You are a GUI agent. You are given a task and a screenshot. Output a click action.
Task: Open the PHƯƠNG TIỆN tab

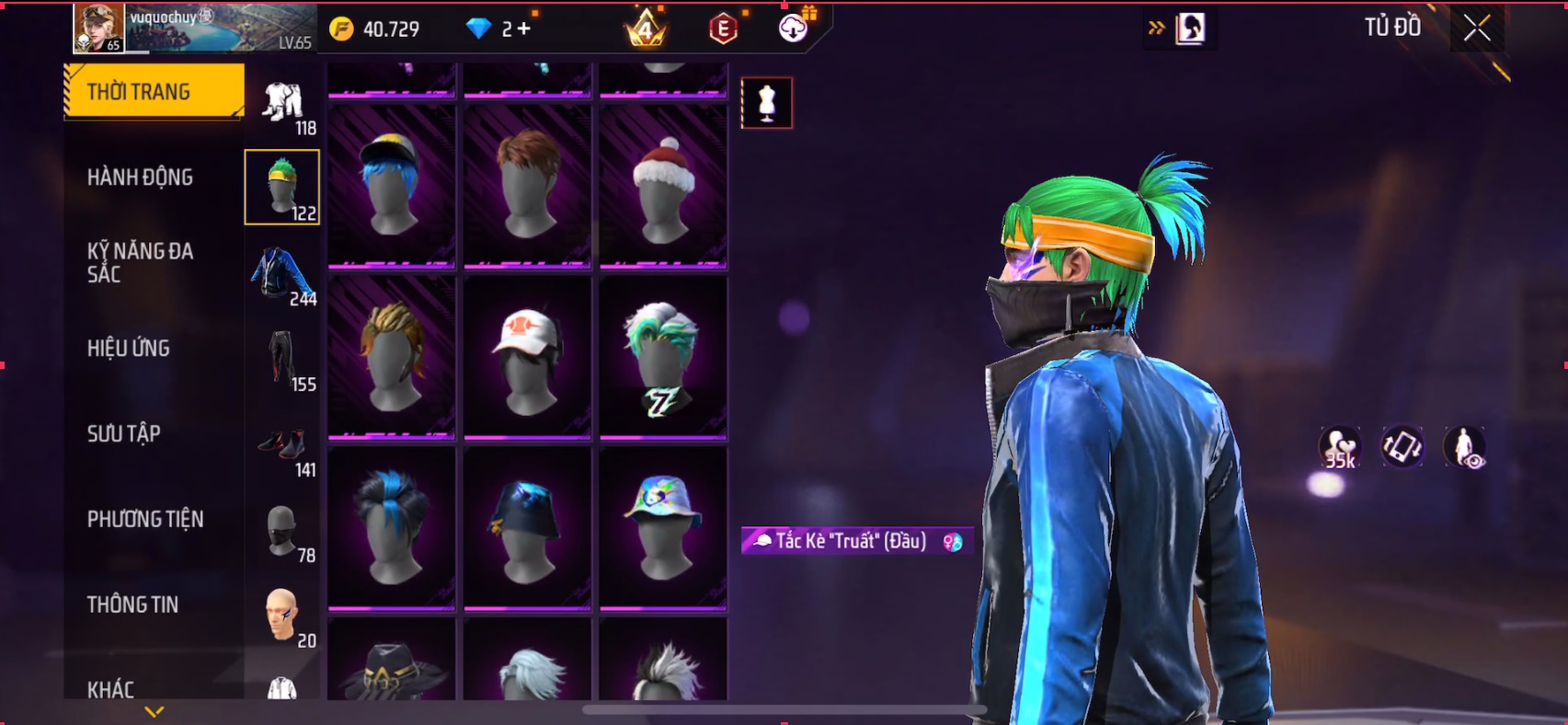click(145, 519)
